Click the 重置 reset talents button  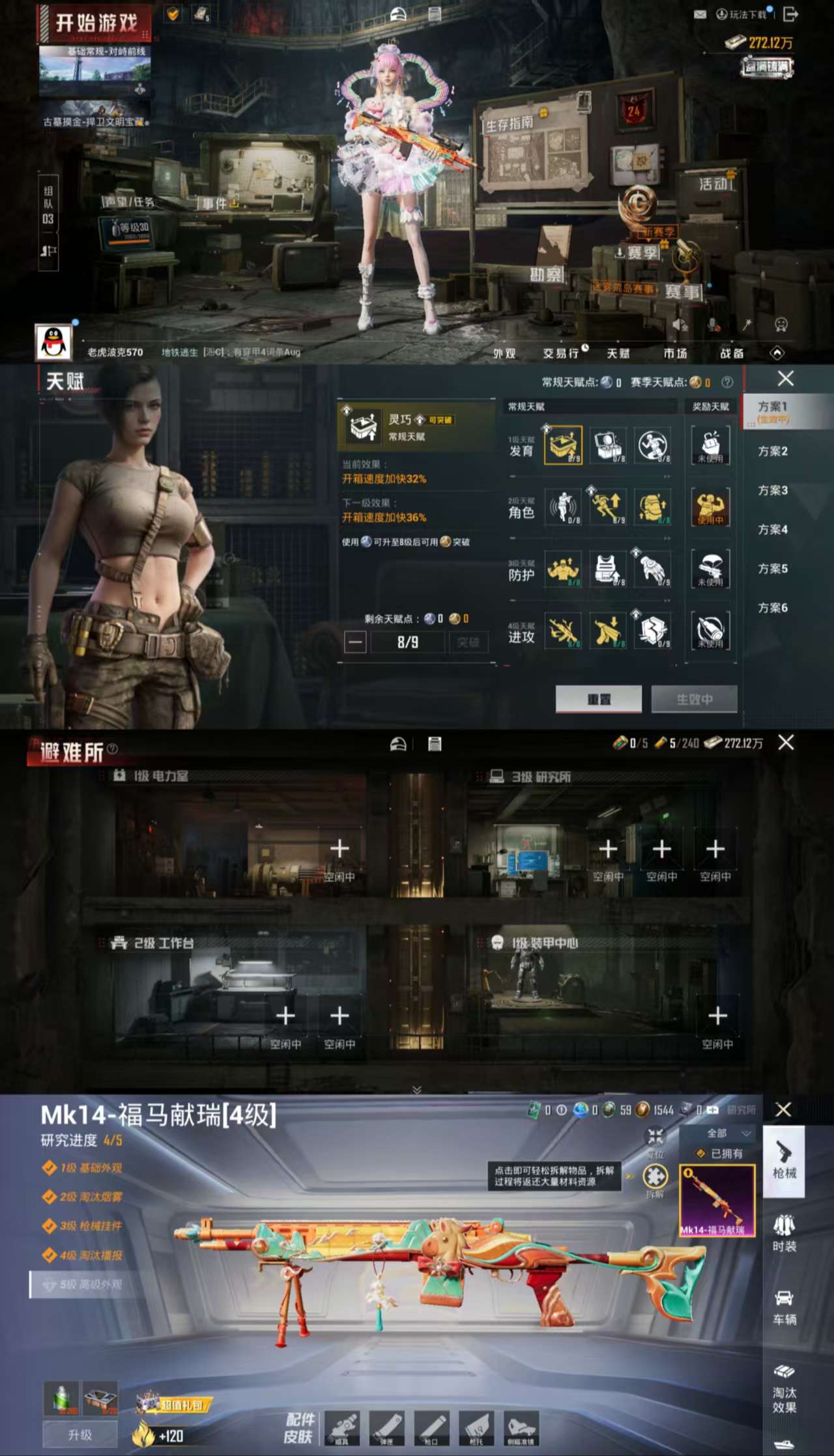(599, 698)
